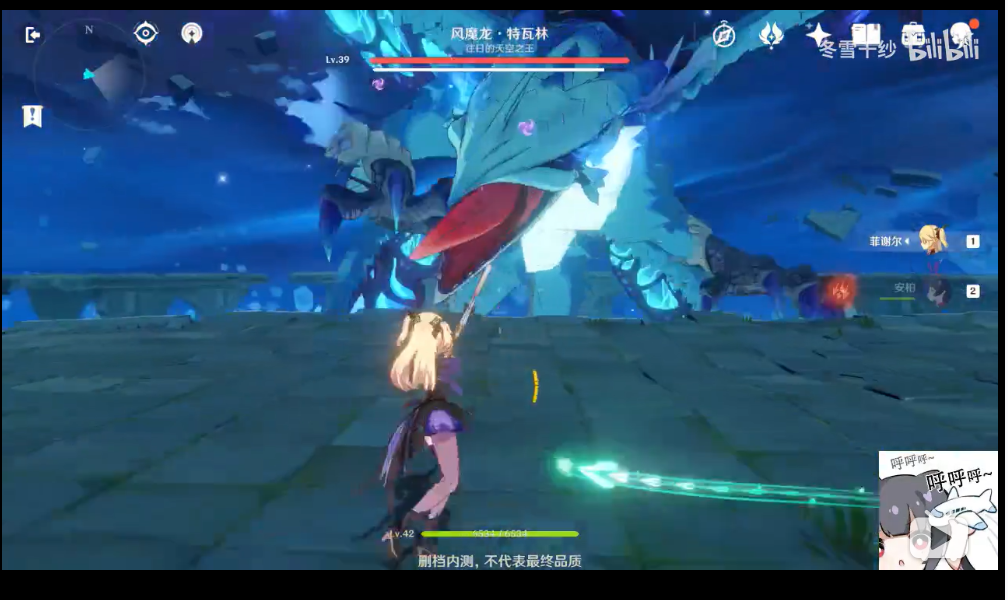Click the winged emblem icon
The image size is (1008, 600).
[771, 35]
